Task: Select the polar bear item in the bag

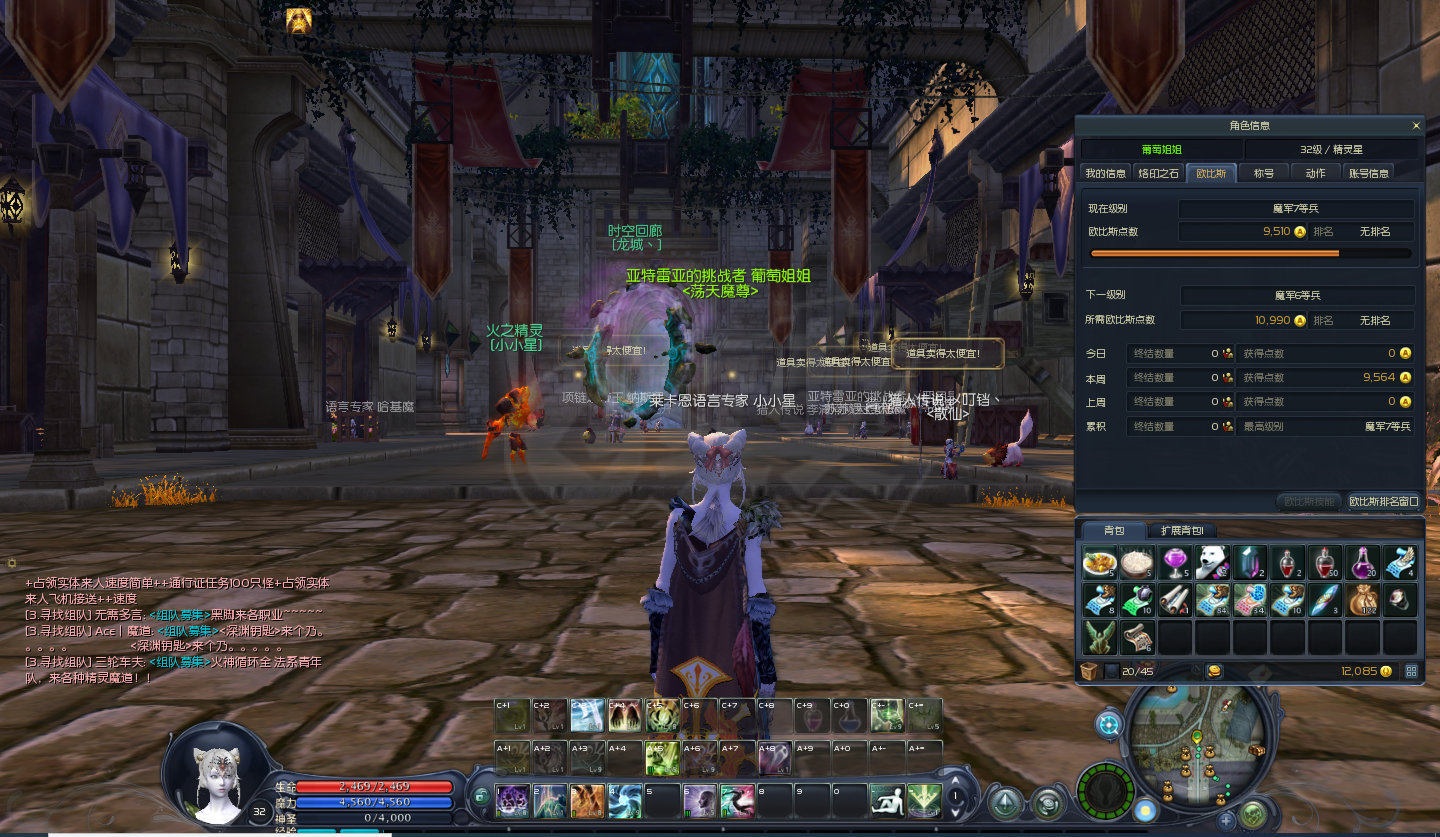Action: (x=1212, y=563)
